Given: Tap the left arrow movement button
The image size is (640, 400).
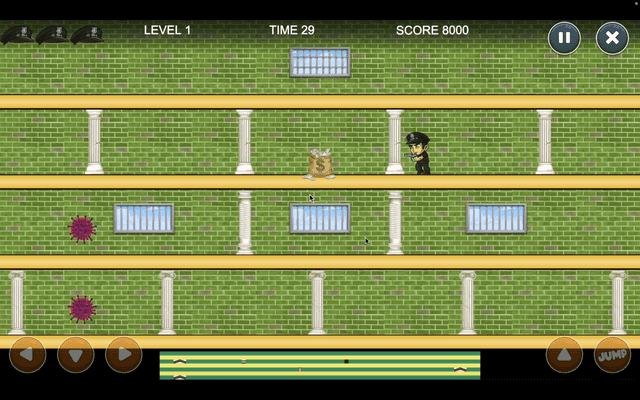Looking at the screenshot, I should point(27,355).
